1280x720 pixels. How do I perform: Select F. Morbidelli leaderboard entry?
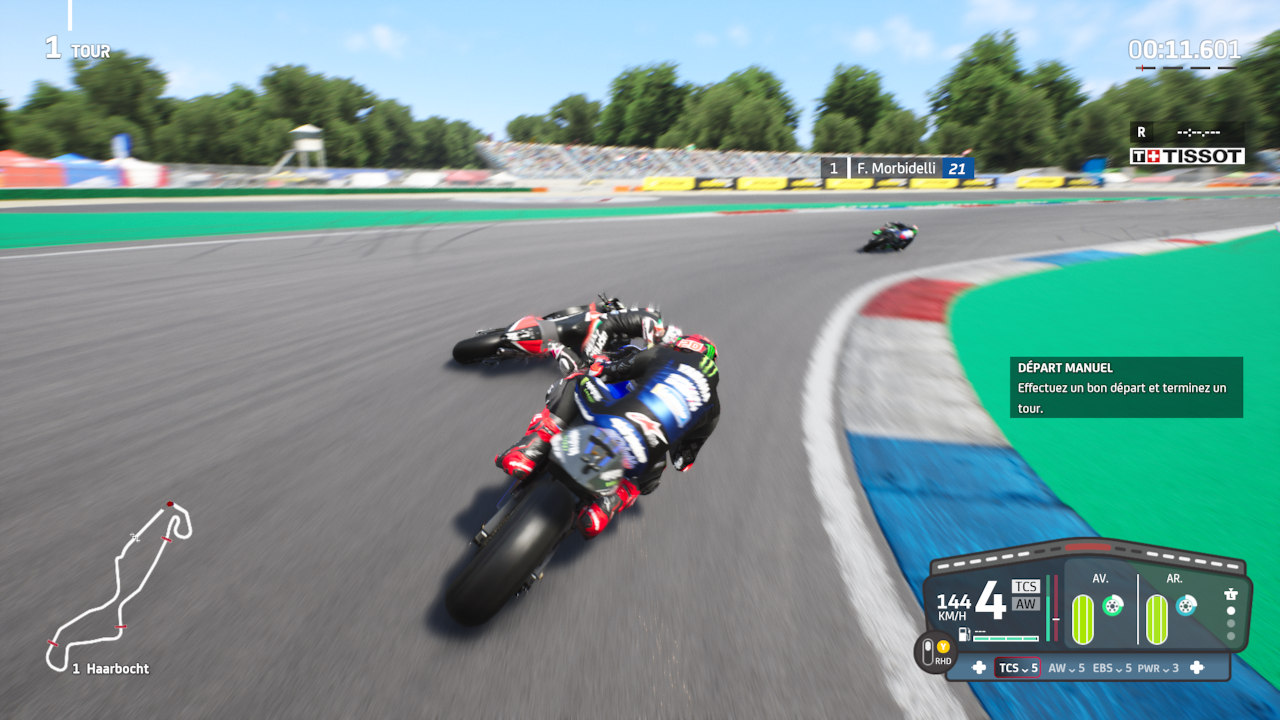pos(897,168)
